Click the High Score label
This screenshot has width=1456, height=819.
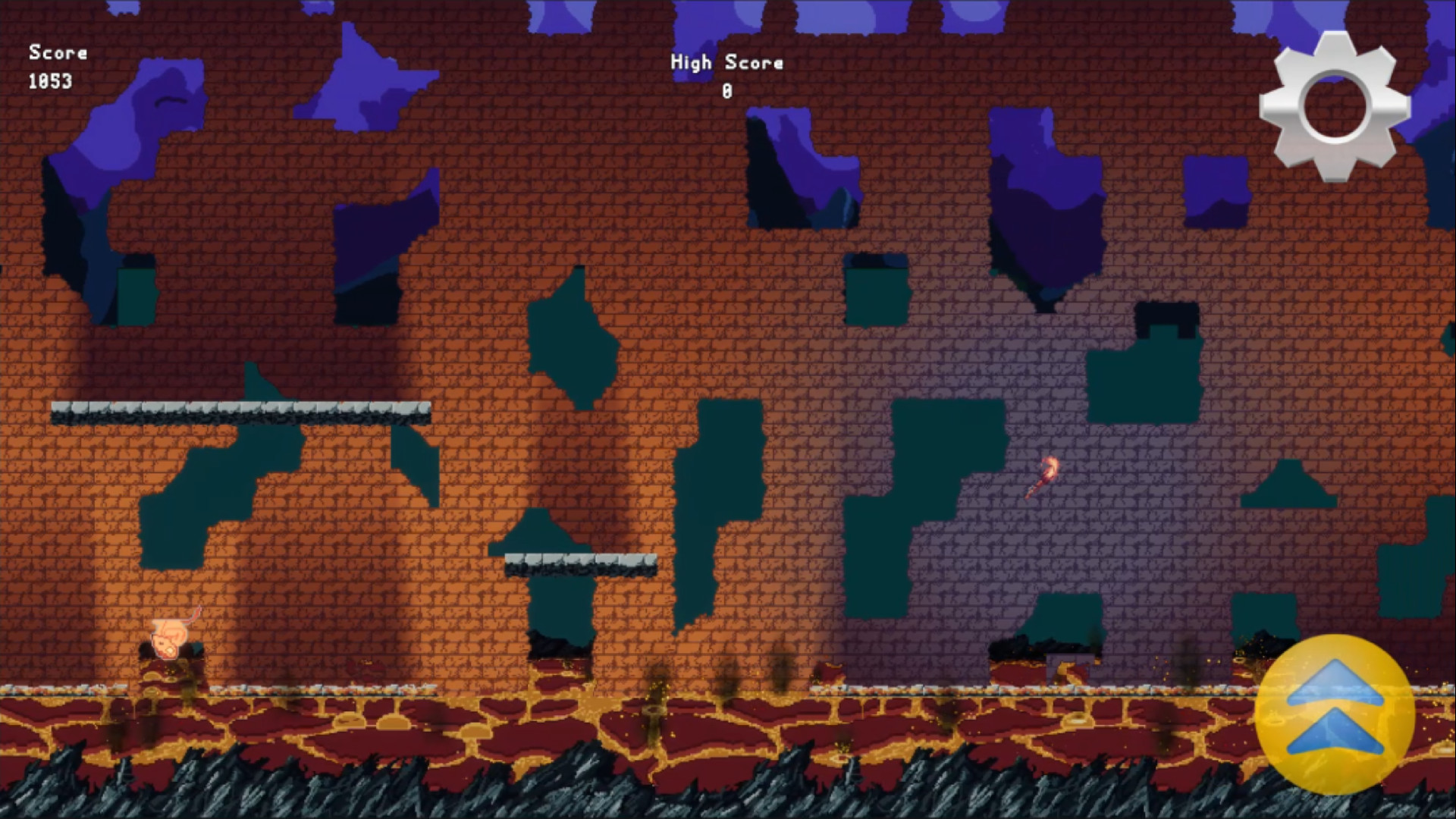(726, 63)
